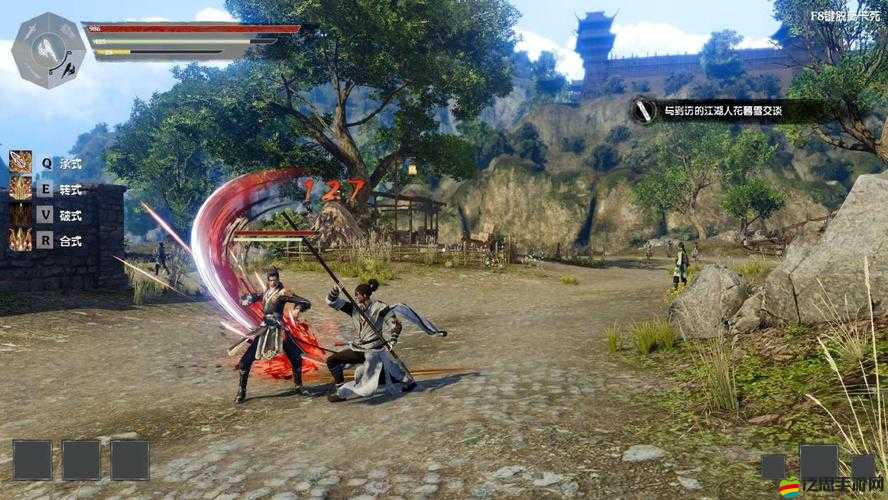Open the octagonal weapon stance wheel
Viewport: 888px width, 500px height.
click(47, 49)
